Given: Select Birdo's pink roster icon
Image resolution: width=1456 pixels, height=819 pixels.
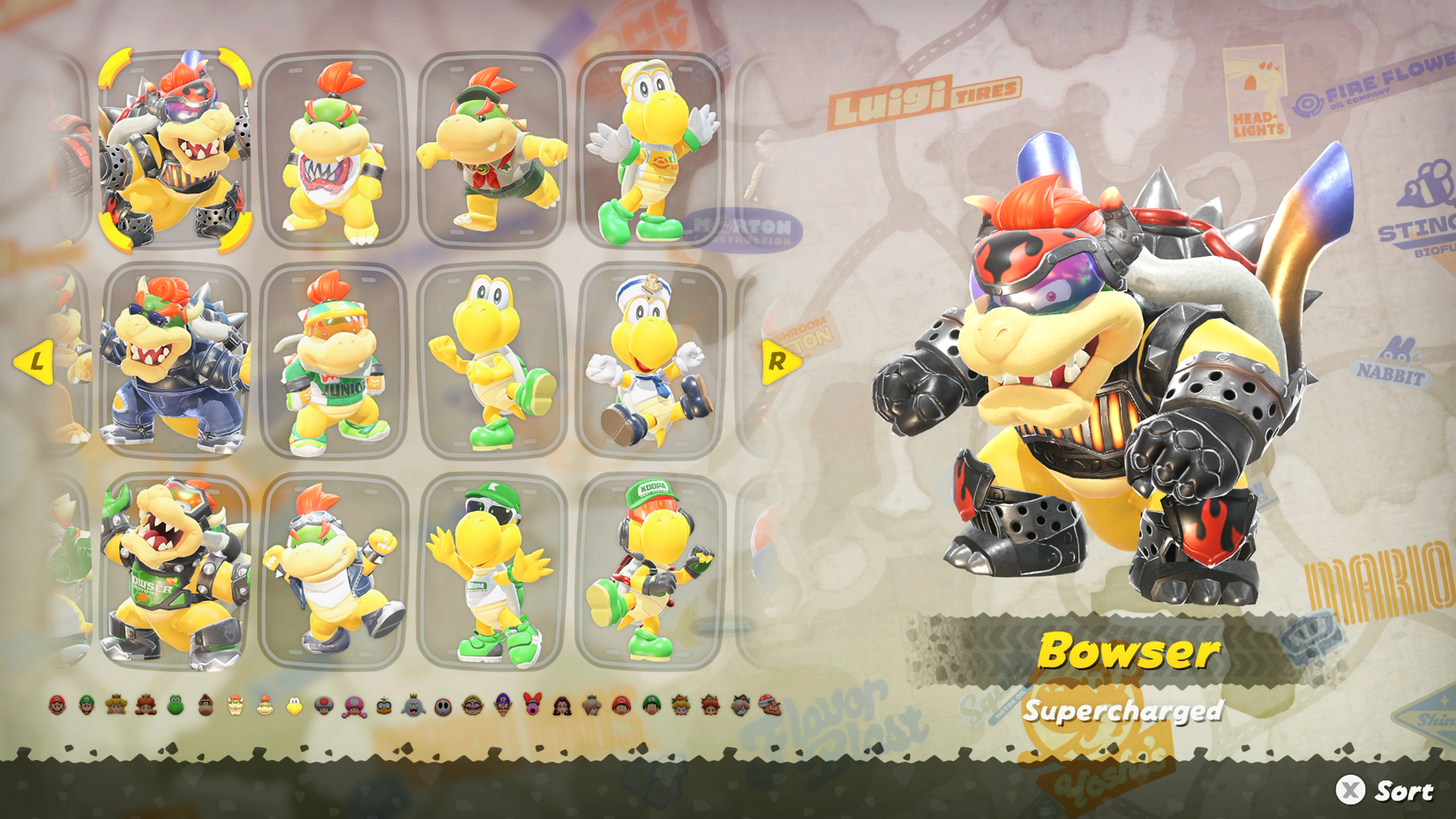Looking at the screenshot, I should tap(532, 706).
